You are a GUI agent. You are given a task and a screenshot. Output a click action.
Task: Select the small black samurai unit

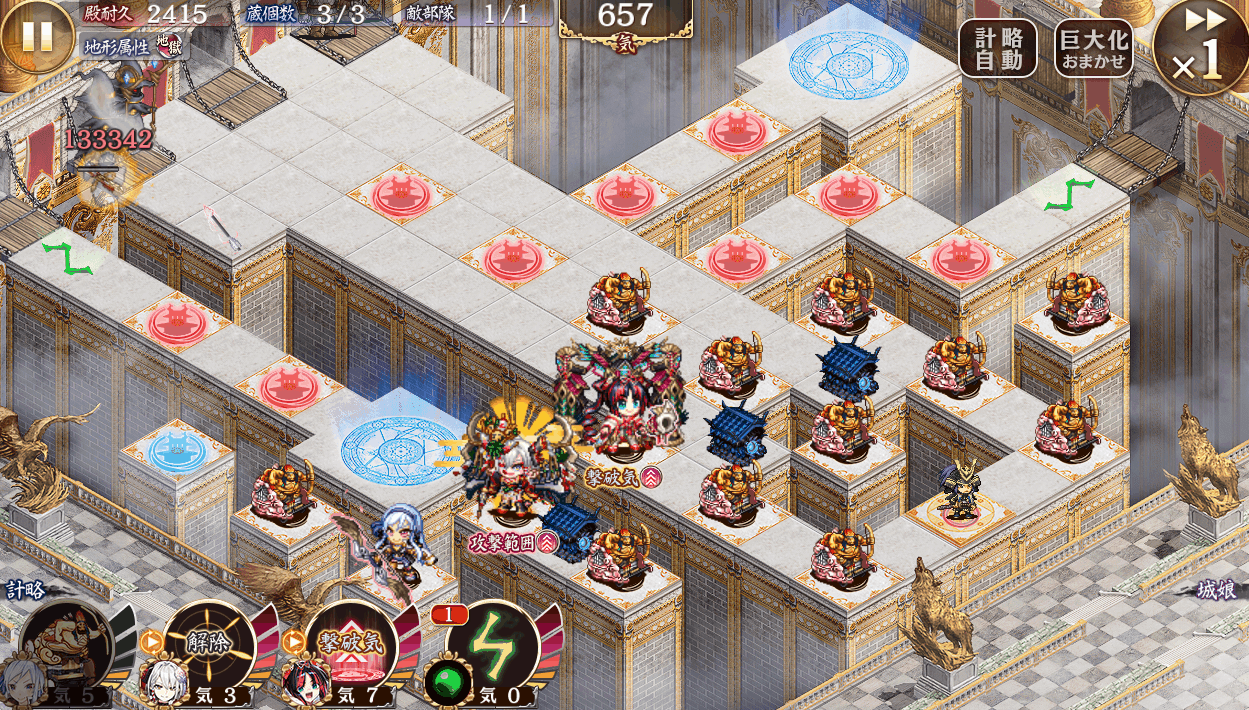coord(960,493)
